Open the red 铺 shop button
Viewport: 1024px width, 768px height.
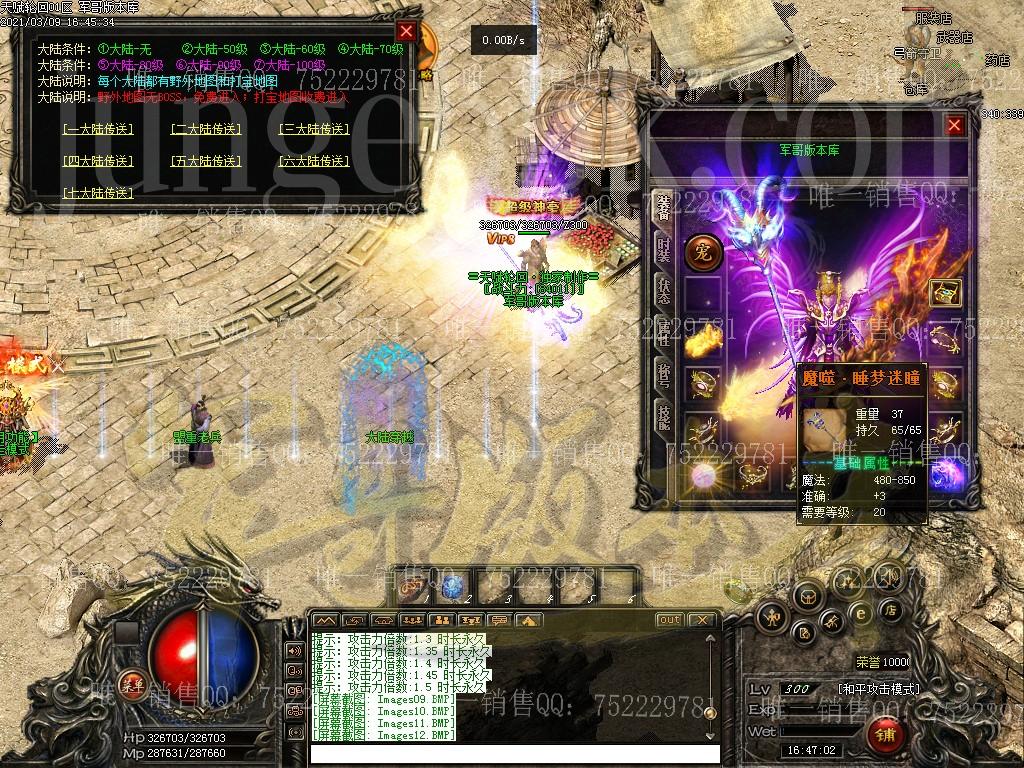(886, 735)
